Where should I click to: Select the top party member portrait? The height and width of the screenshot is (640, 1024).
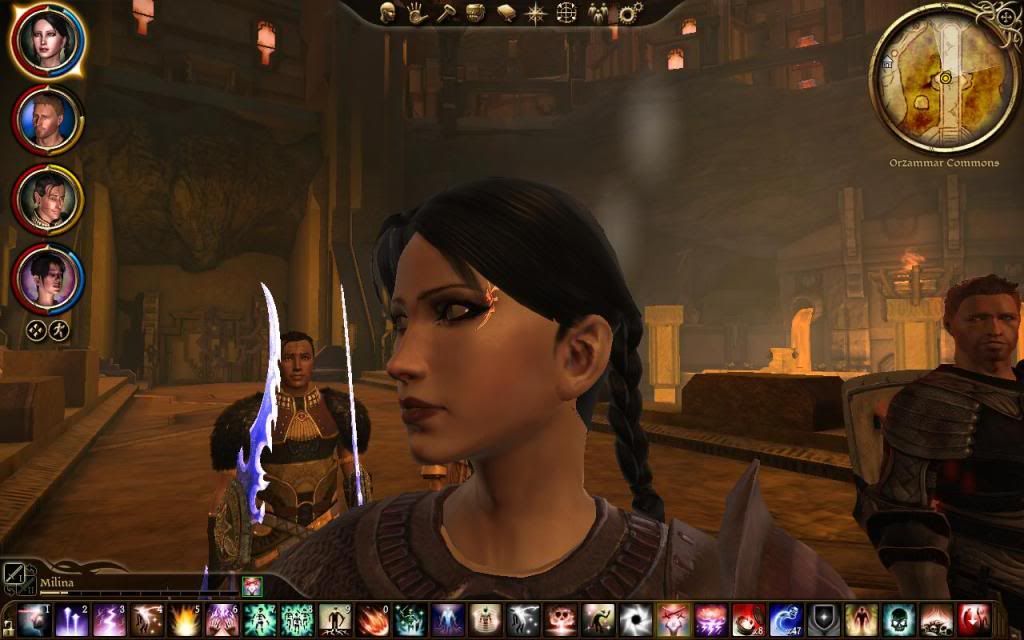pos(47,39)
